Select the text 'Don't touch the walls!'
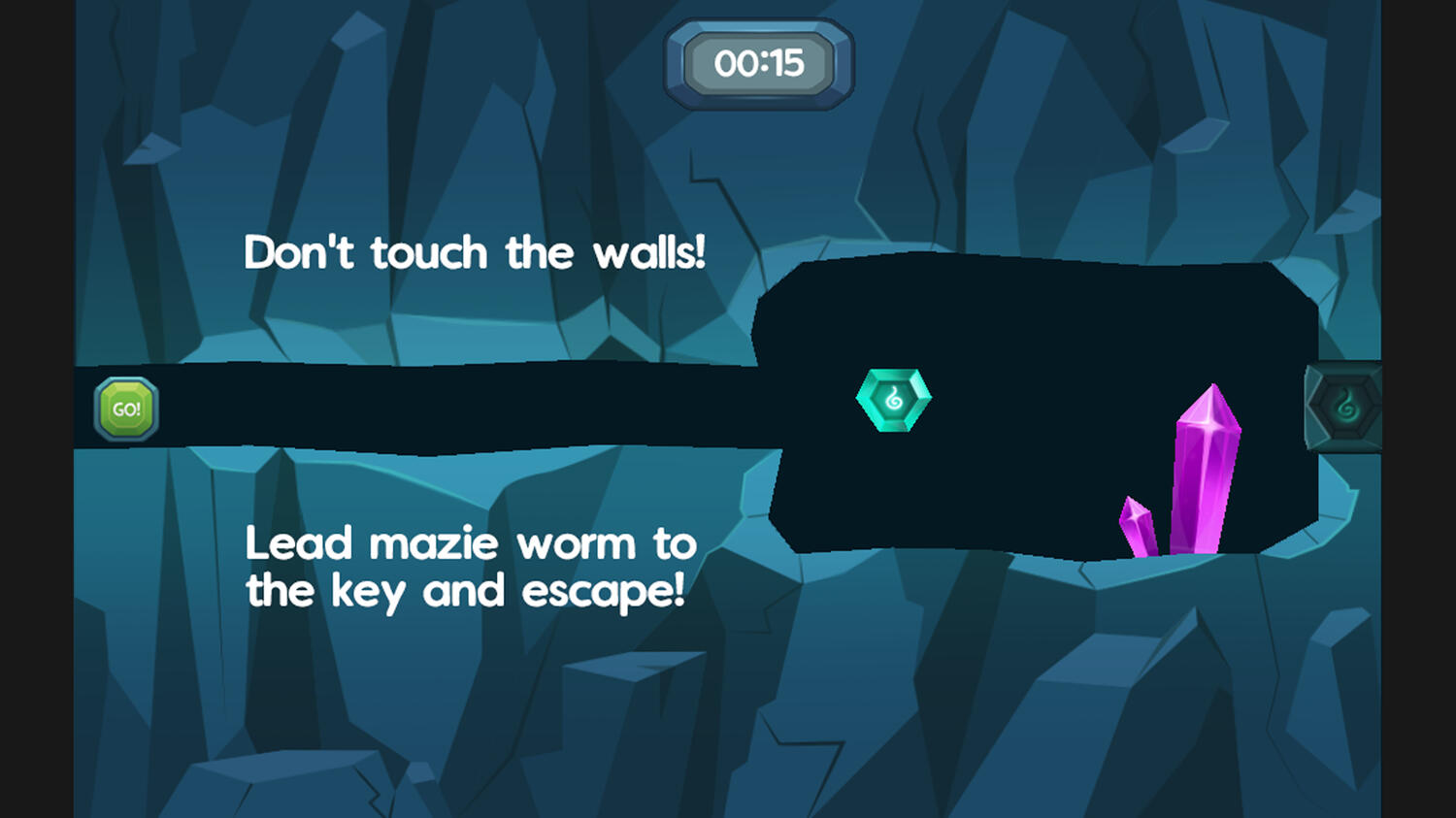1456x818 pixels. [x=478, y=252]
